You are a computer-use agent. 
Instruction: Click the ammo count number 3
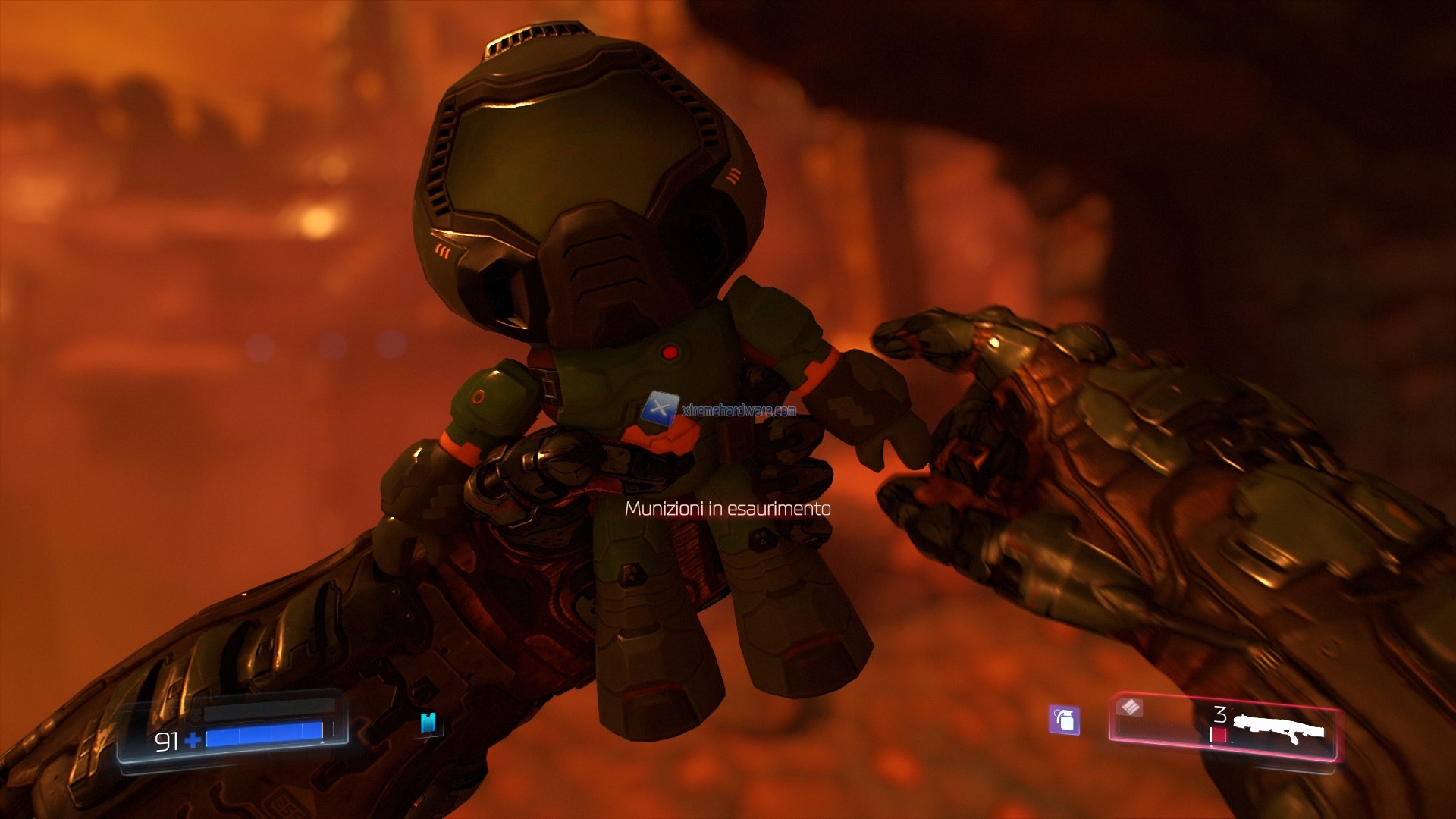[1220, 714]
